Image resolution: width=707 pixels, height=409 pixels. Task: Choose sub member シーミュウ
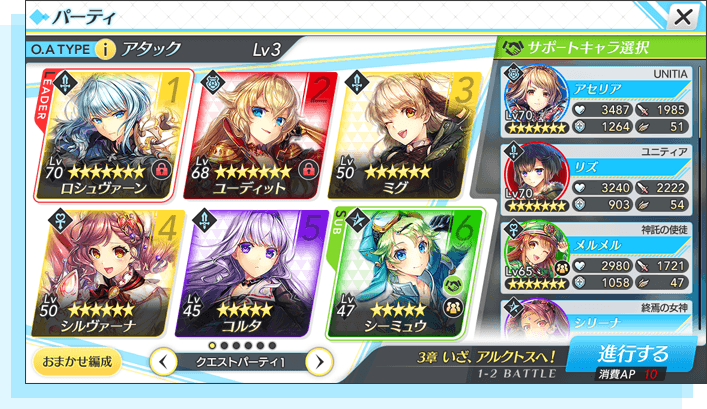[405, 271]
